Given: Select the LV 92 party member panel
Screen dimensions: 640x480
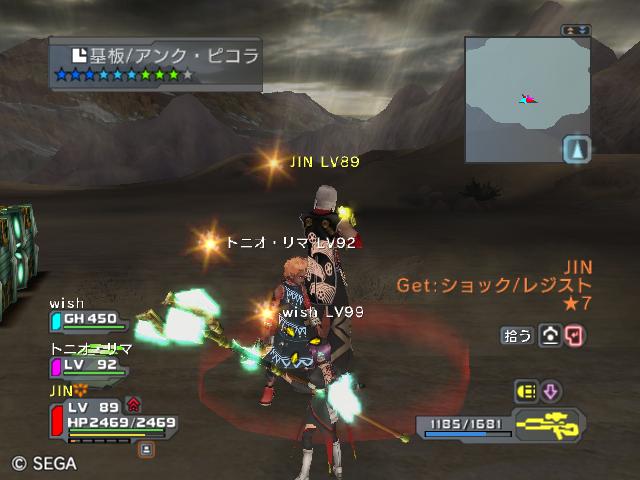Looking at the screenshot, I should [90, 366].
